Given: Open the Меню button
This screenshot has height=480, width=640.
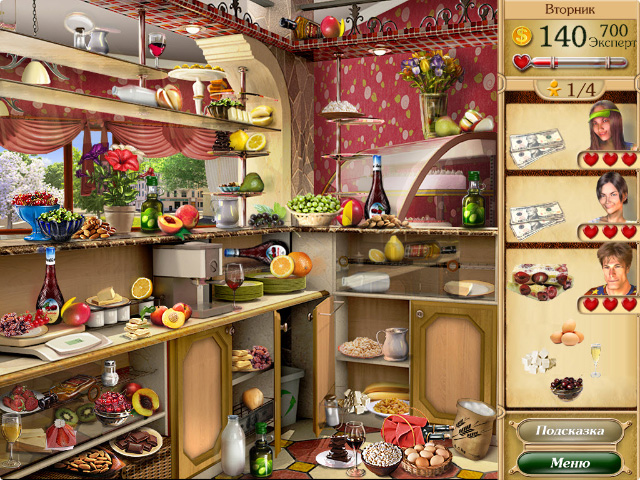Looking at the screenshot, I should click(569, 463).
